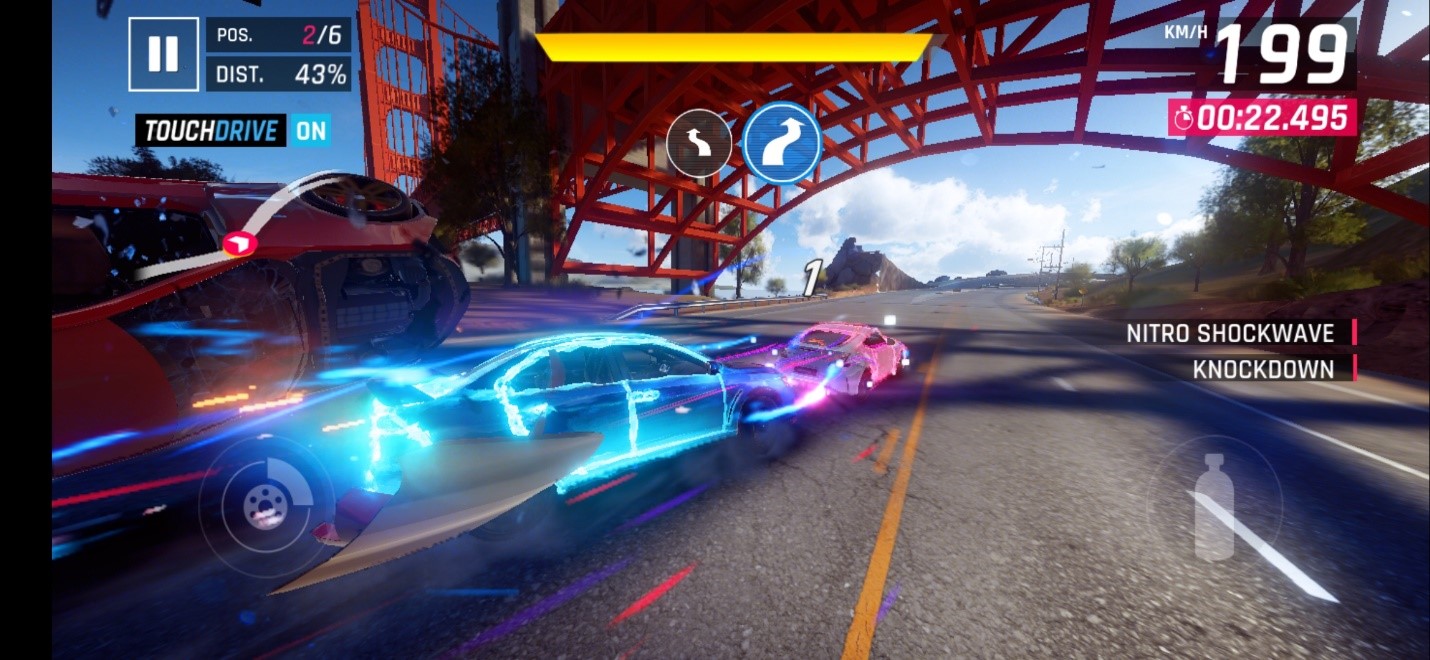Screen dimensions: 1430x660
Task: Pause the race
Action: [163, 54]
